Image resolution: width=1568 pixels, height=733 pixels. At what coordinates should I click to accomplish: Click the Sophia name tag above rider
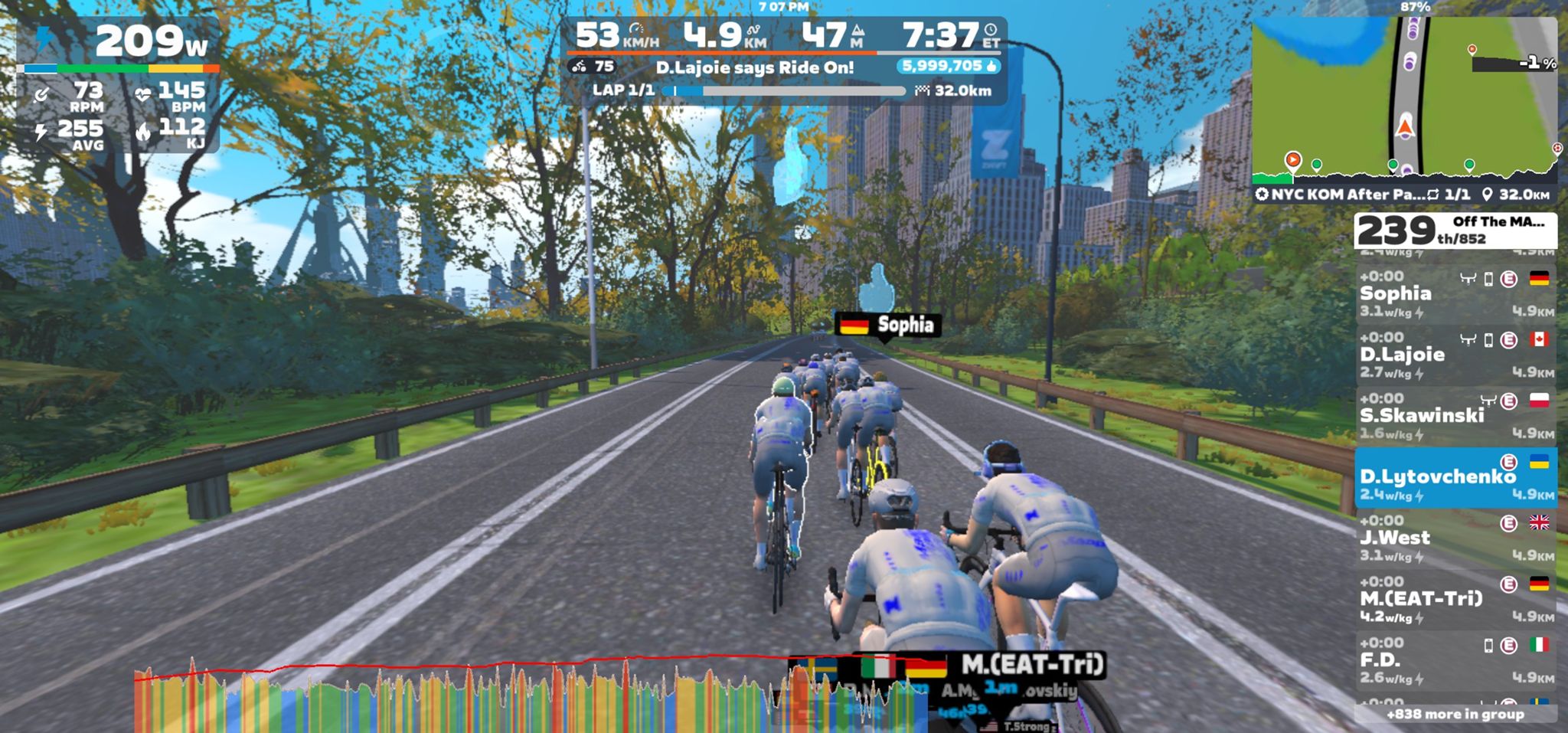[887, 325]
